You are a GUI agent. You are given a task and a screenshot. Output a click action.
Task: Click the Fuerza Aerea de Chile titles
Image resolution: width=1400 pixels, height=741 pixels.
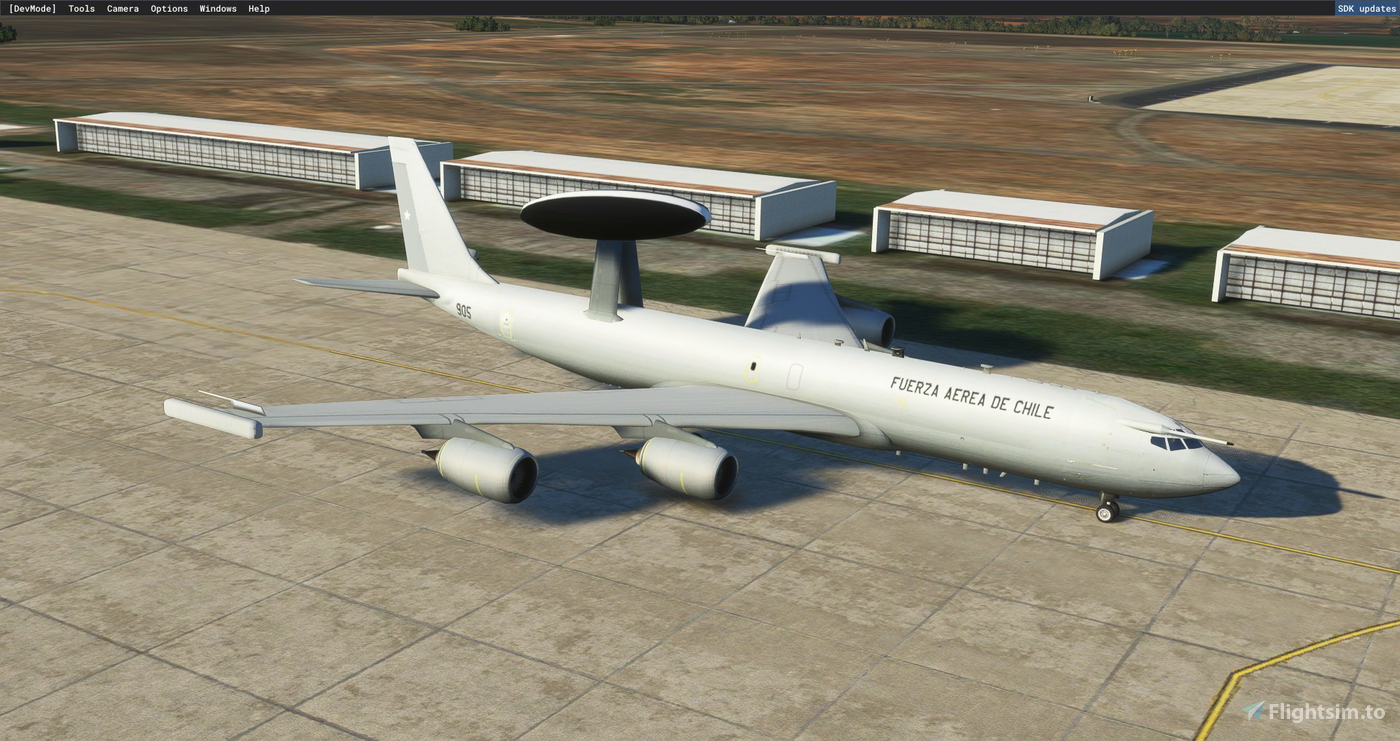click(x=970, y=397)
